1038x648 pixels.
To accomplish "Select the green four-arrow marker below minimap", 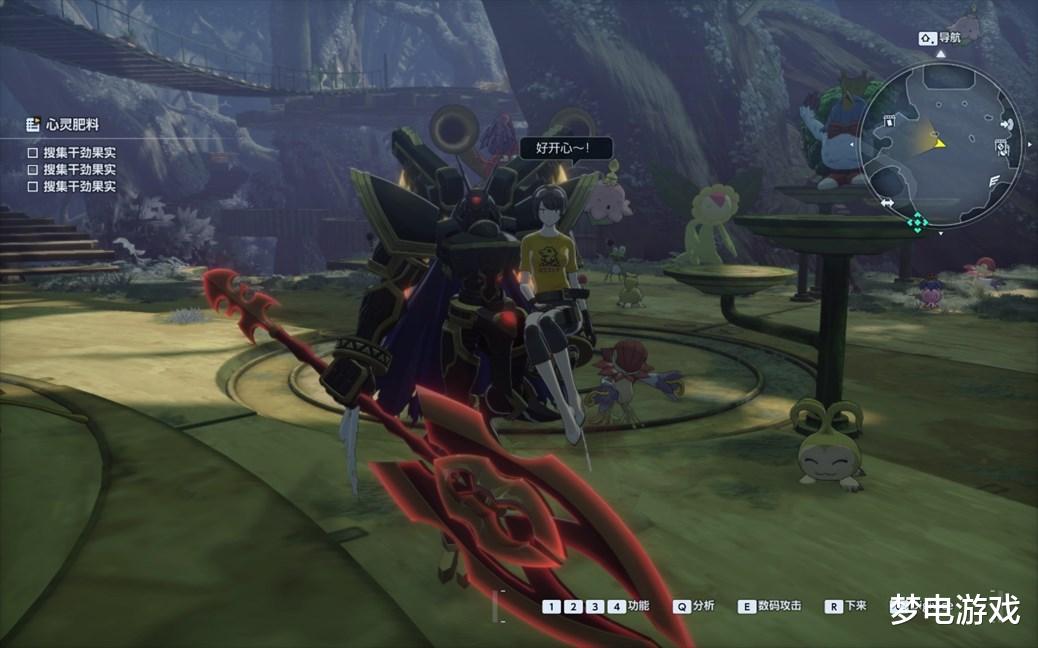I will coord(917,222).
